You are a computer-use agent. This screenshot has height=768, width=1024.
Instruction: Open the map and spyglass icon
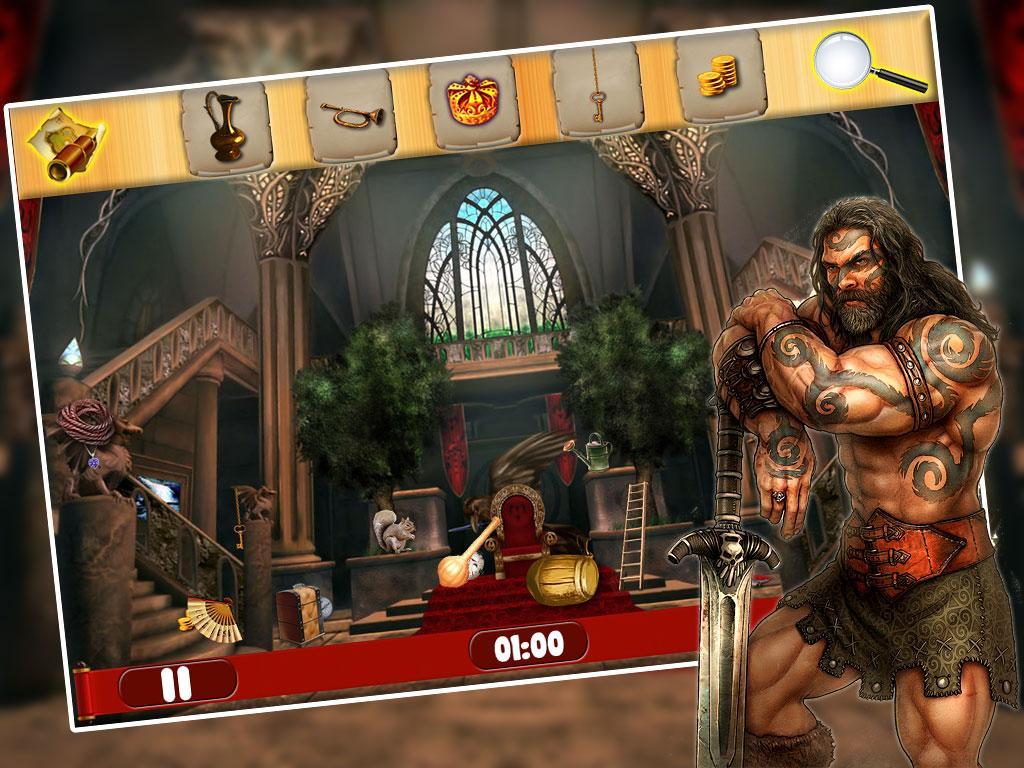coord(62,145)
